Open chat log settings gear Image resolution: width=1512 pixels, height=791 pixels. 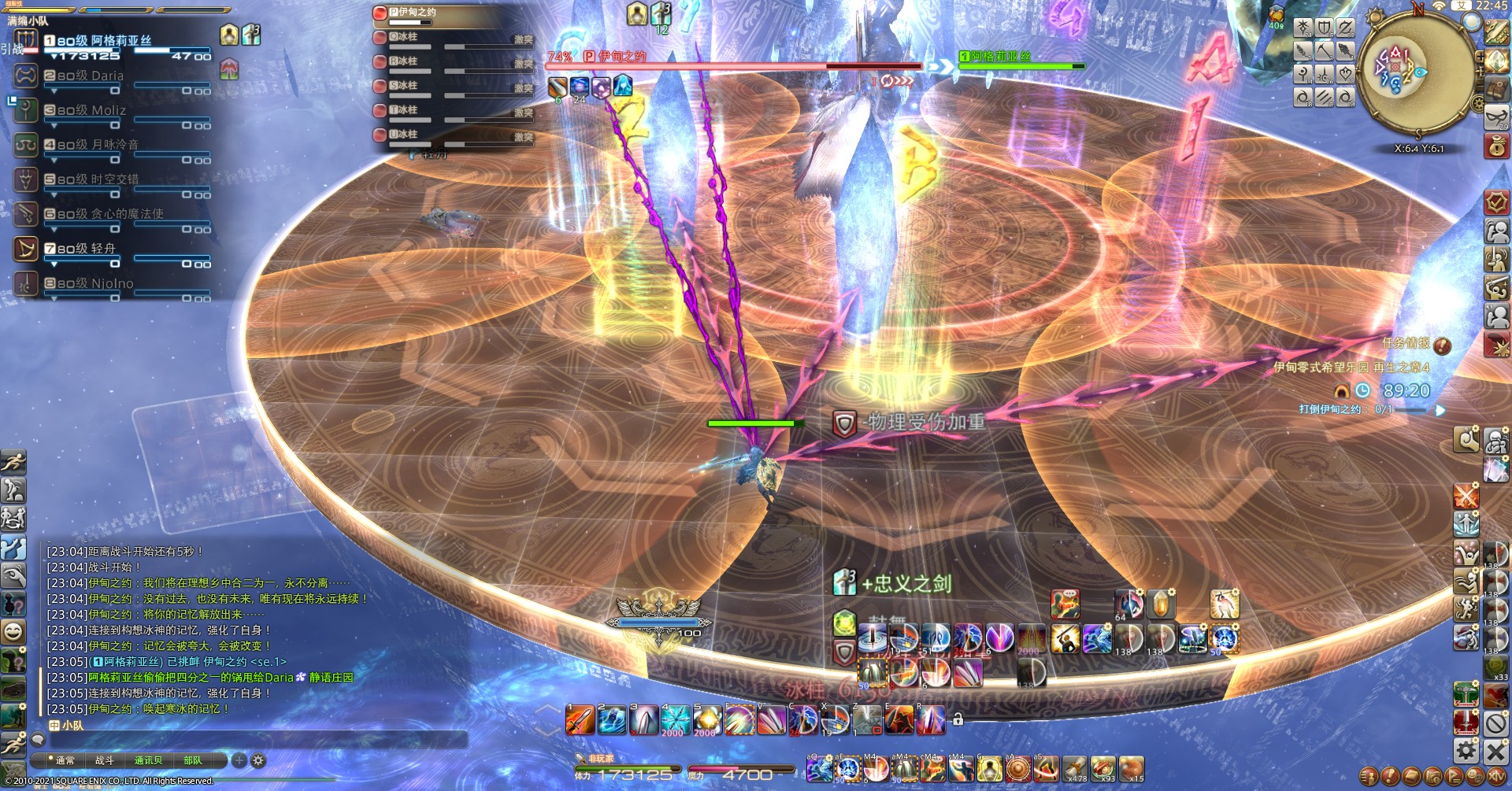258,760
